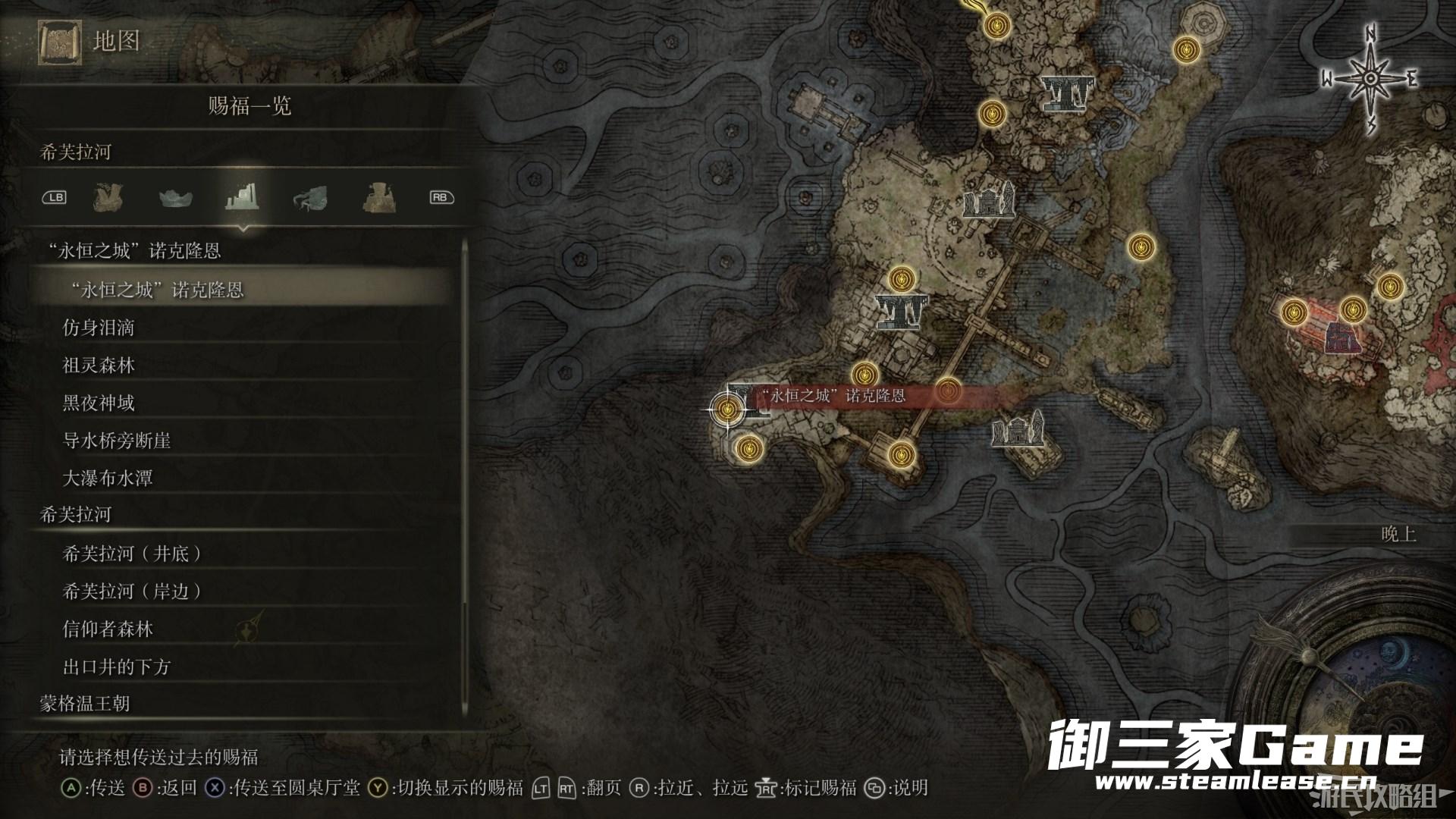Click the compass rose on the map
This screenshot has height=819, width=1456.
tap(1370, 78)
